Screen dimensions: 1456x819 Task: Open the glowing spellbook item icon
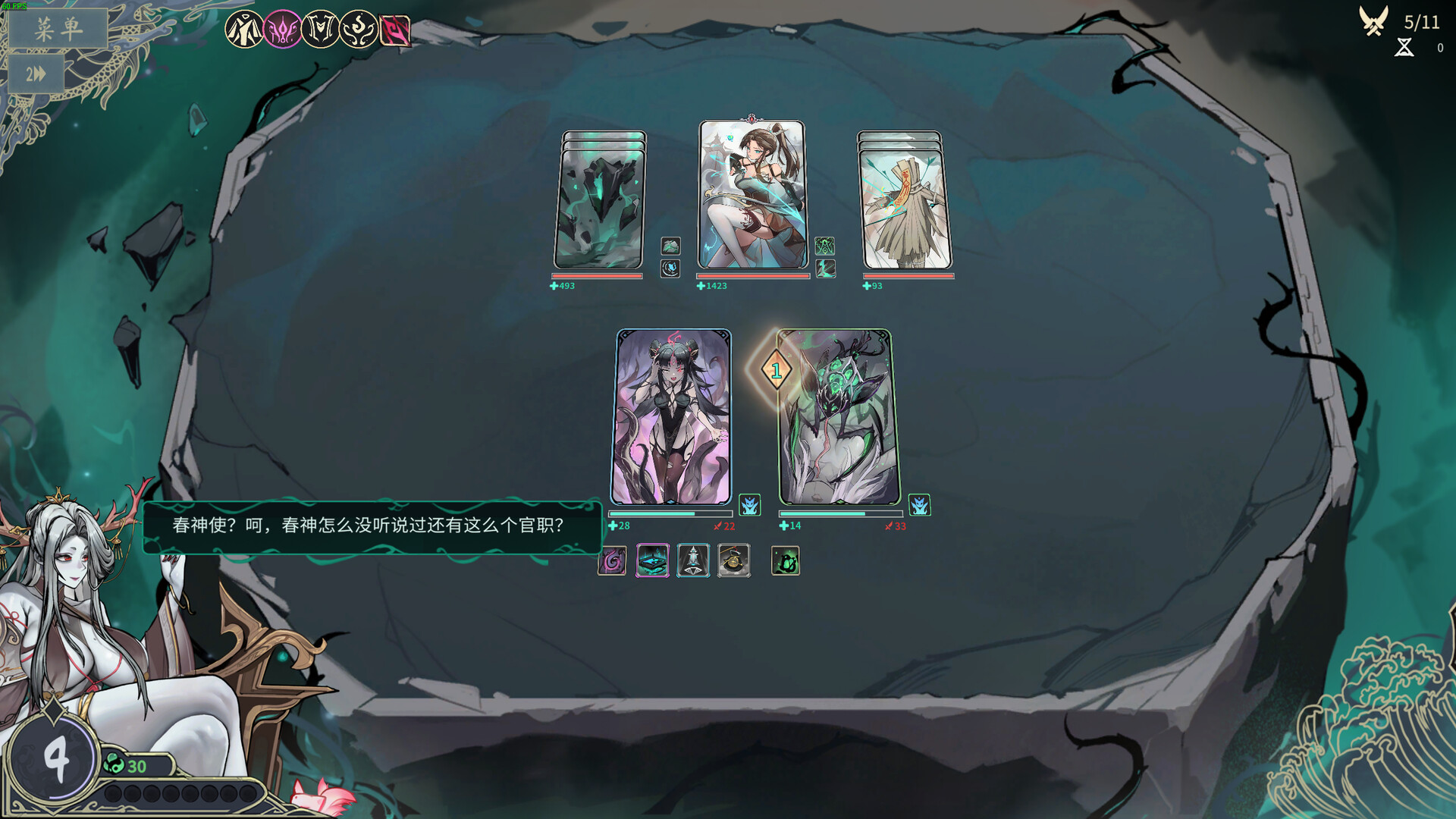(654, 562)
